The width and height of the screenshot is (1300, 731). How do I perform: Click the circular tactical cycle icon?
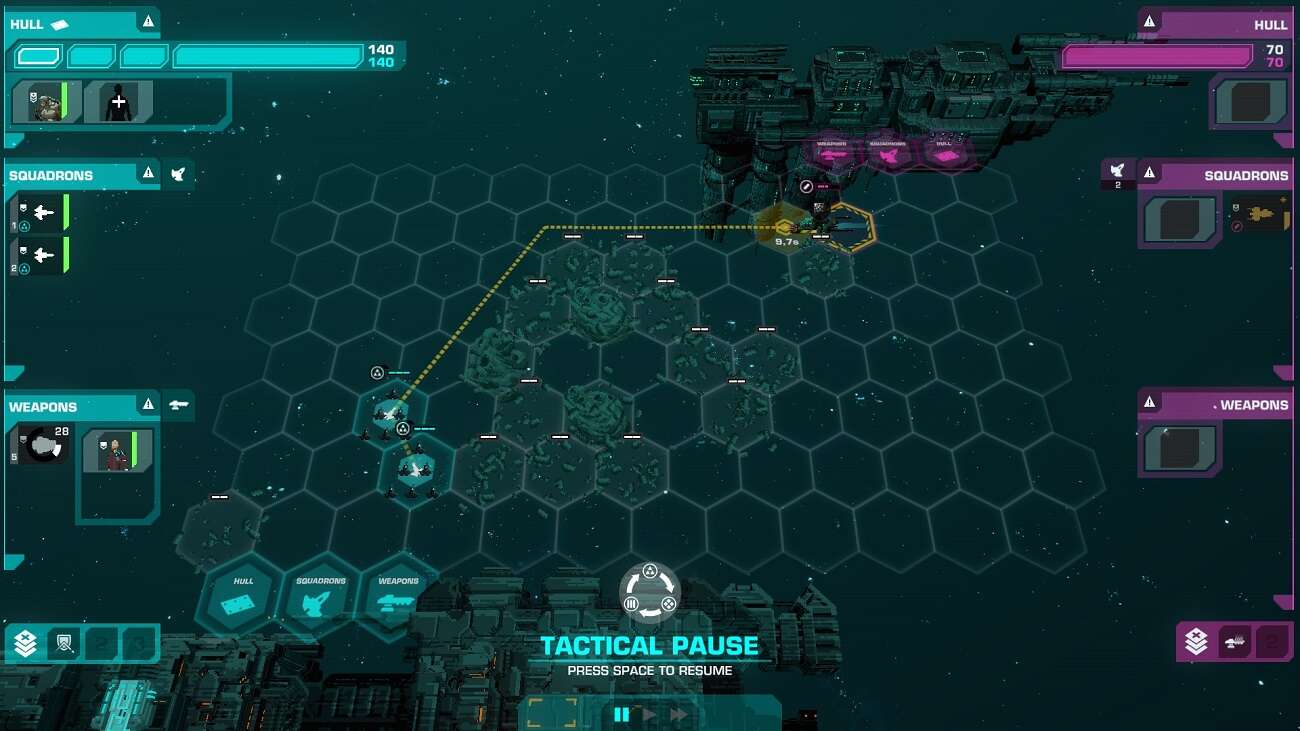coord(650,593)
